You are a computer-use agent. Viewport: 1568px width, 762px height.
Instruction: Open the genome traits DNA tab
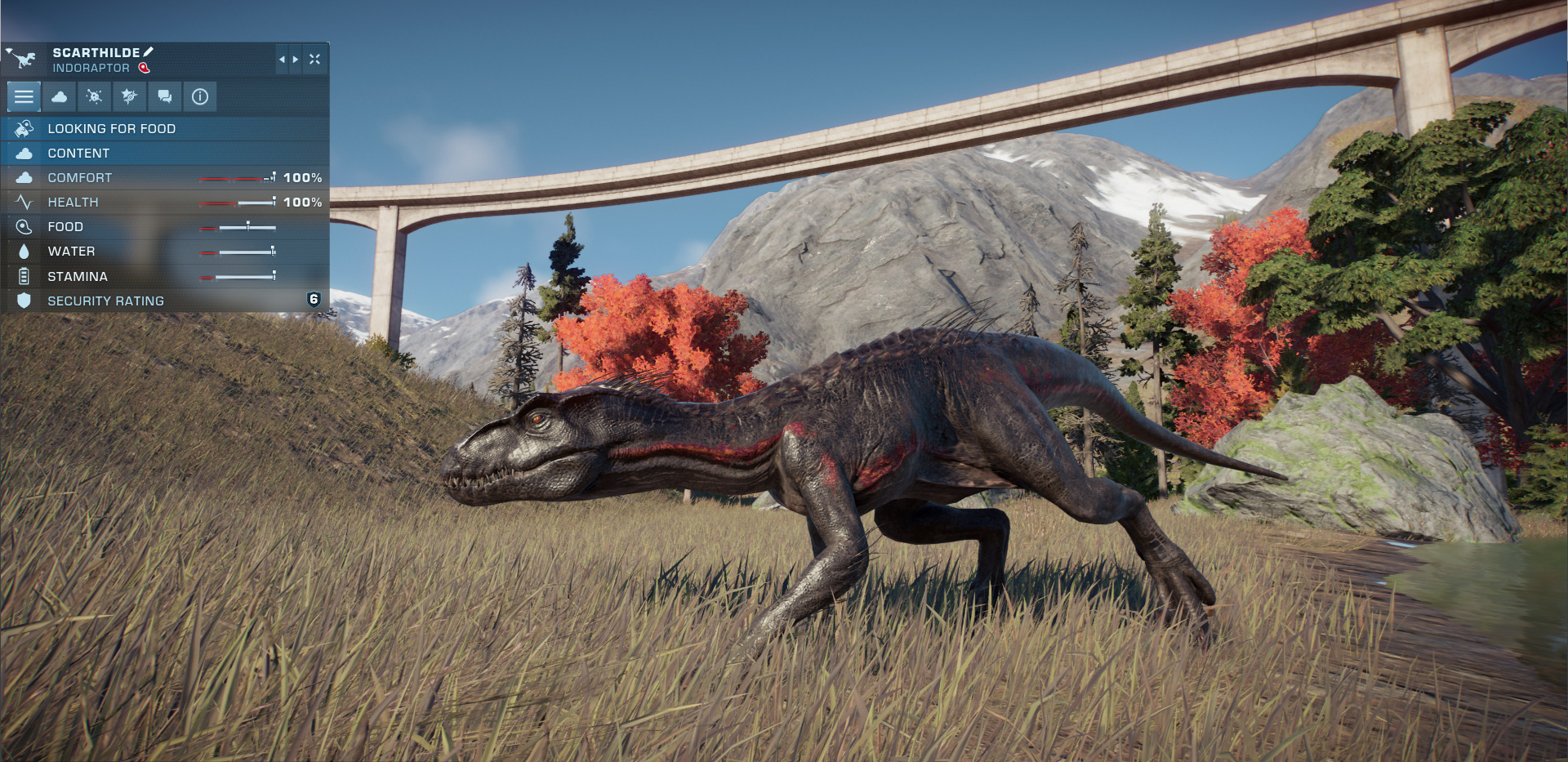pos(129,97)
